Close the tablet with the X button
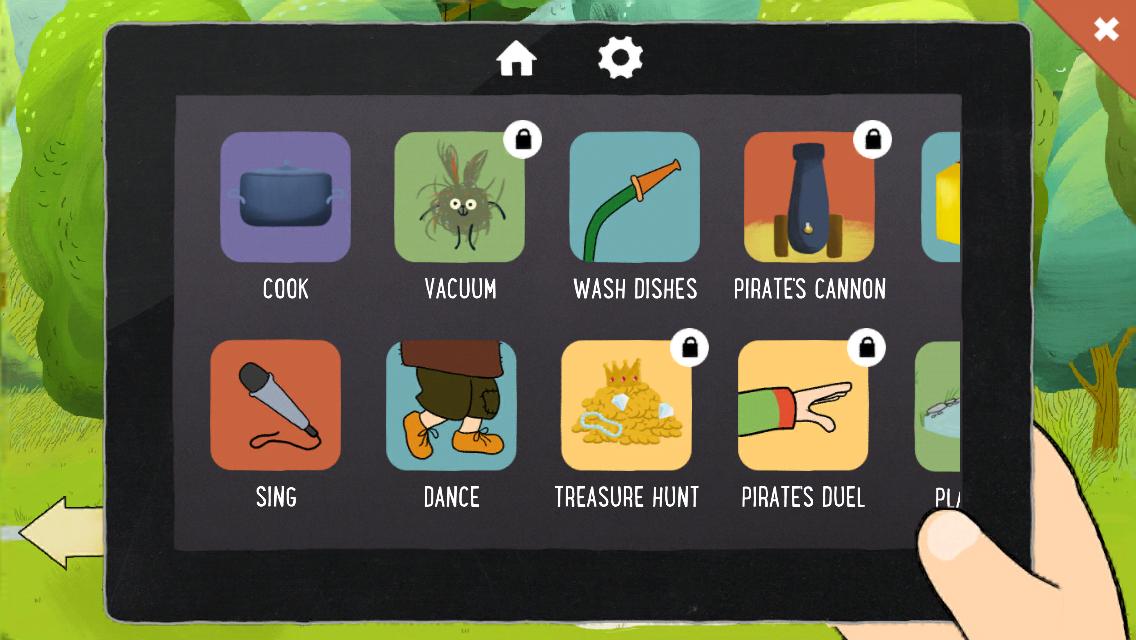This screenshot has height=640, width=1136. pos(1105,29)
